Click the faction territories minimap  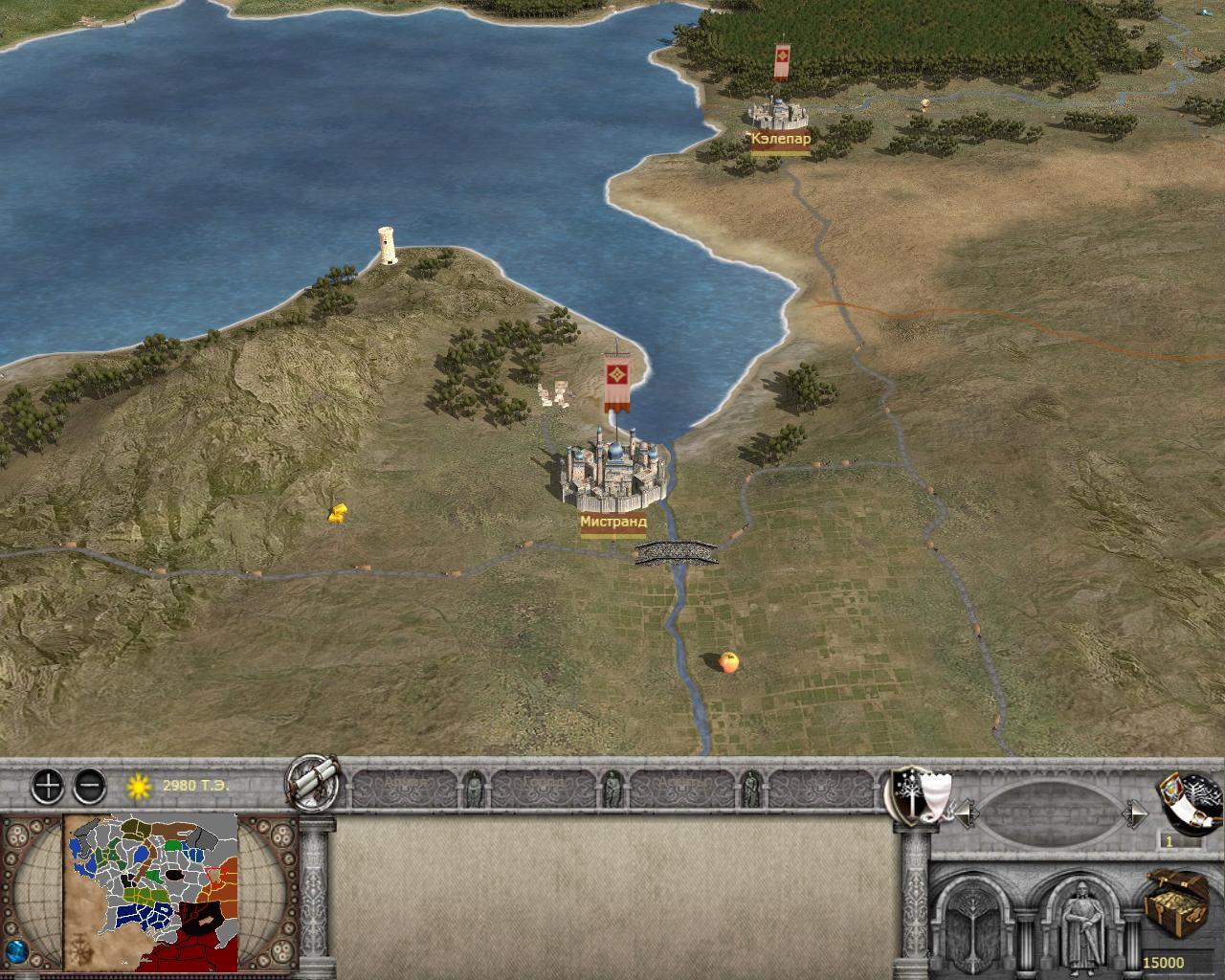tap(150, 893)
